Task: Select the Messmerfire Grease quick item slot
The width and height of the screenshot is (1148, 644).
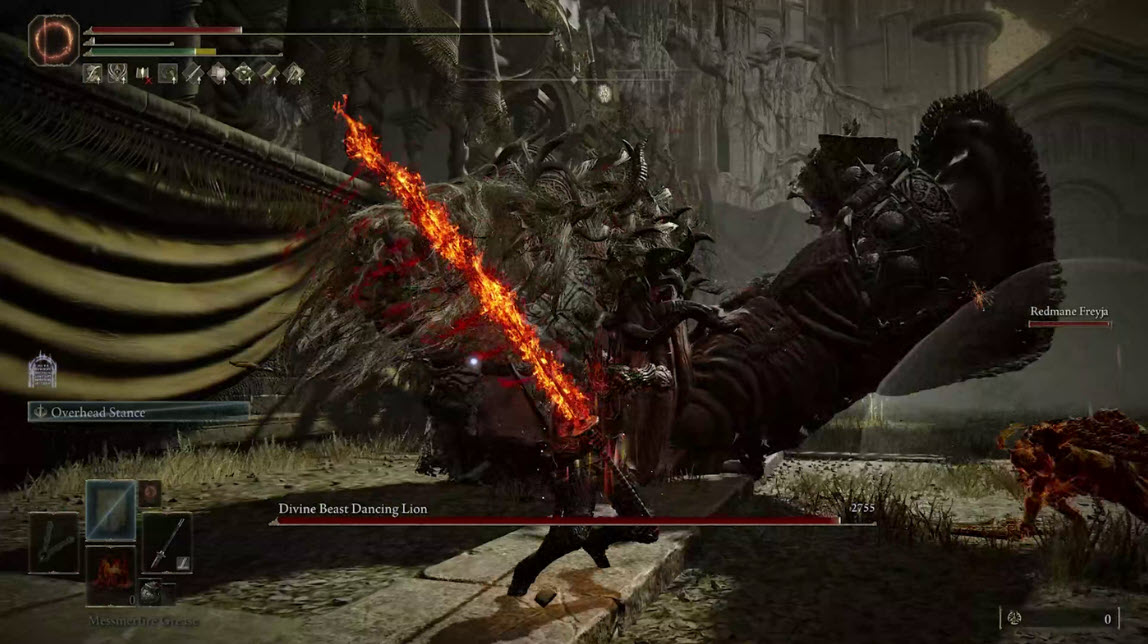Action: tap(110, 572)
